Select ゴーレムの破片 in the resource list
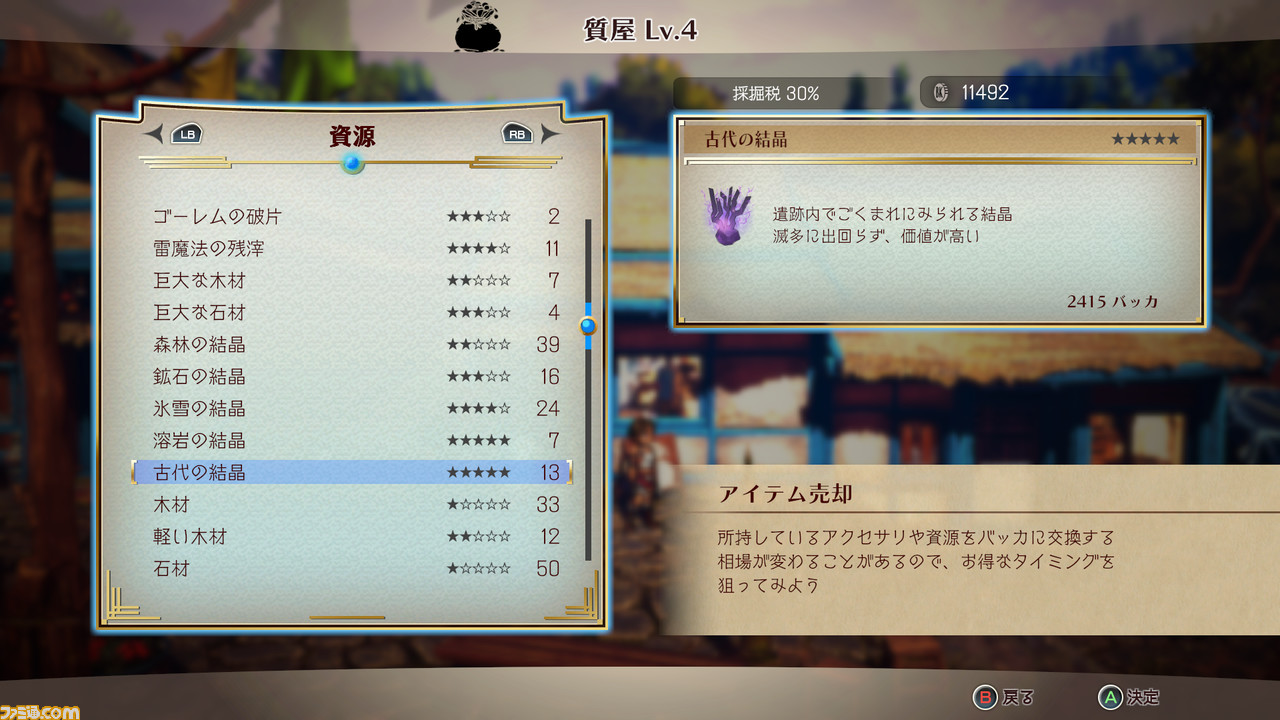Screen dimensions: 1280x720 click(350, 216)
